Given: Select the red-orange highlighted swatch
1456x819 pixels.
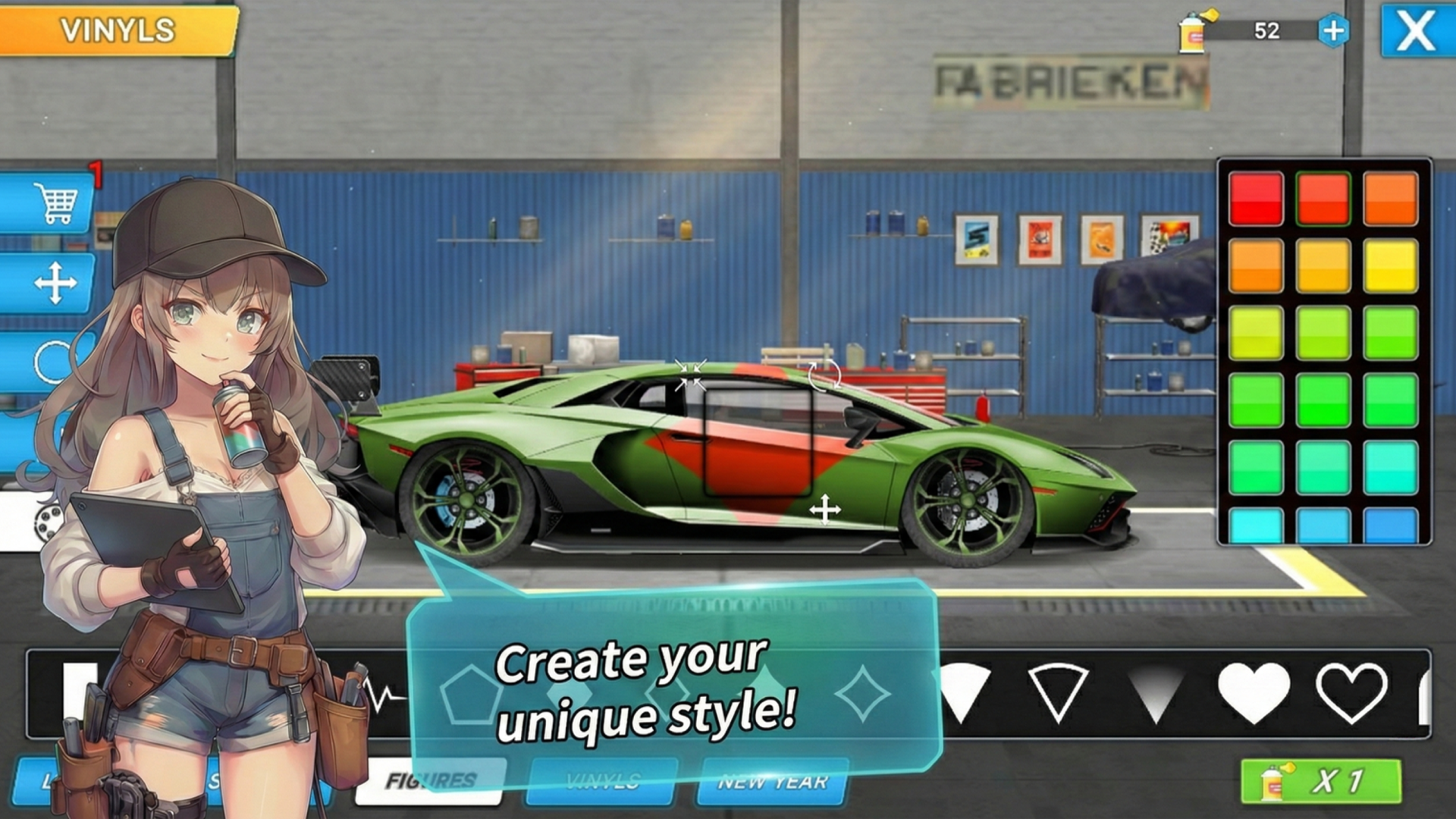Looking at the screenshot, I should pyautogui.click(x=1323, y=199).
